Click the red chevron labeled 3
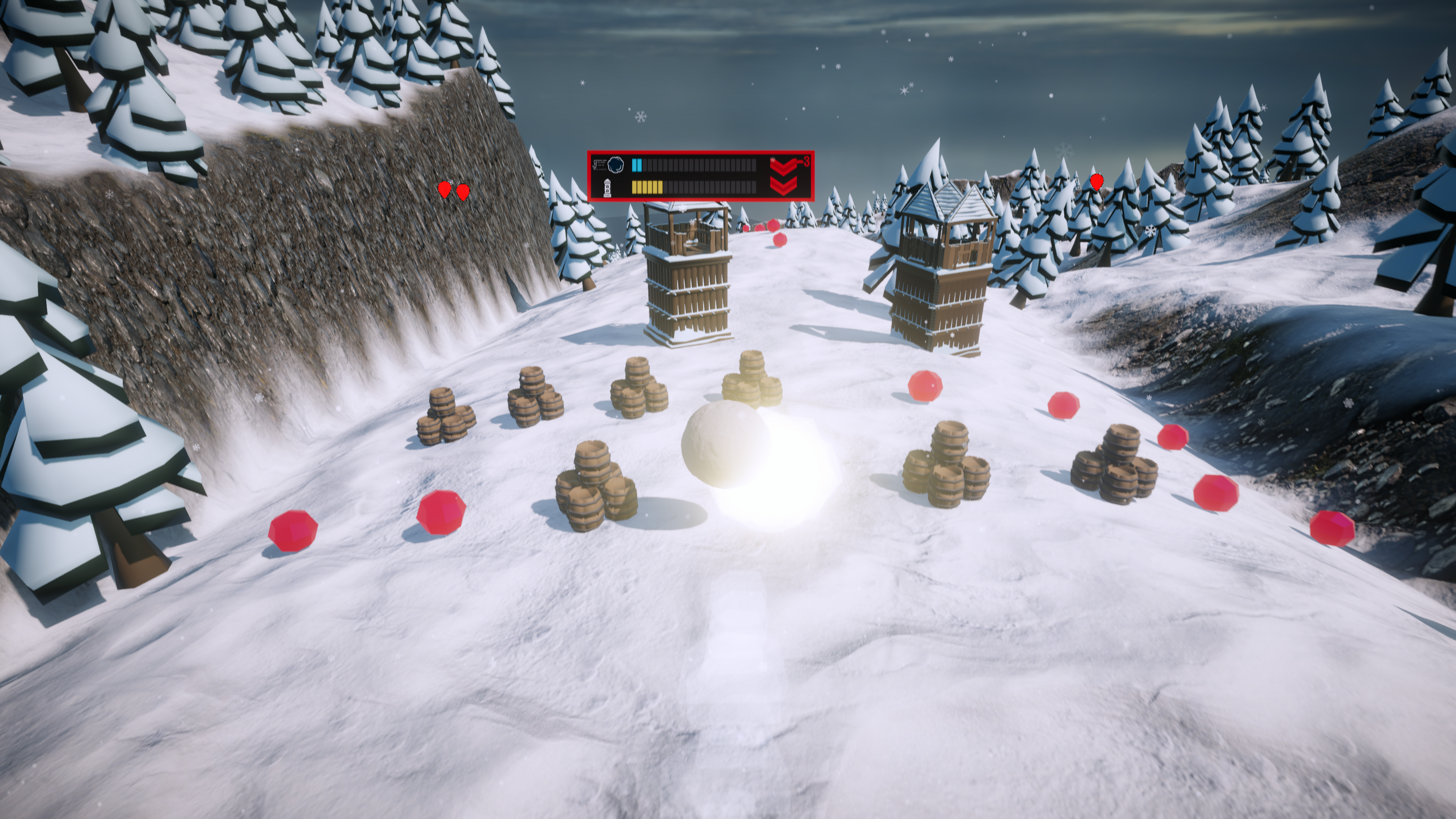 pyautogui.click(x=783, y=166)
